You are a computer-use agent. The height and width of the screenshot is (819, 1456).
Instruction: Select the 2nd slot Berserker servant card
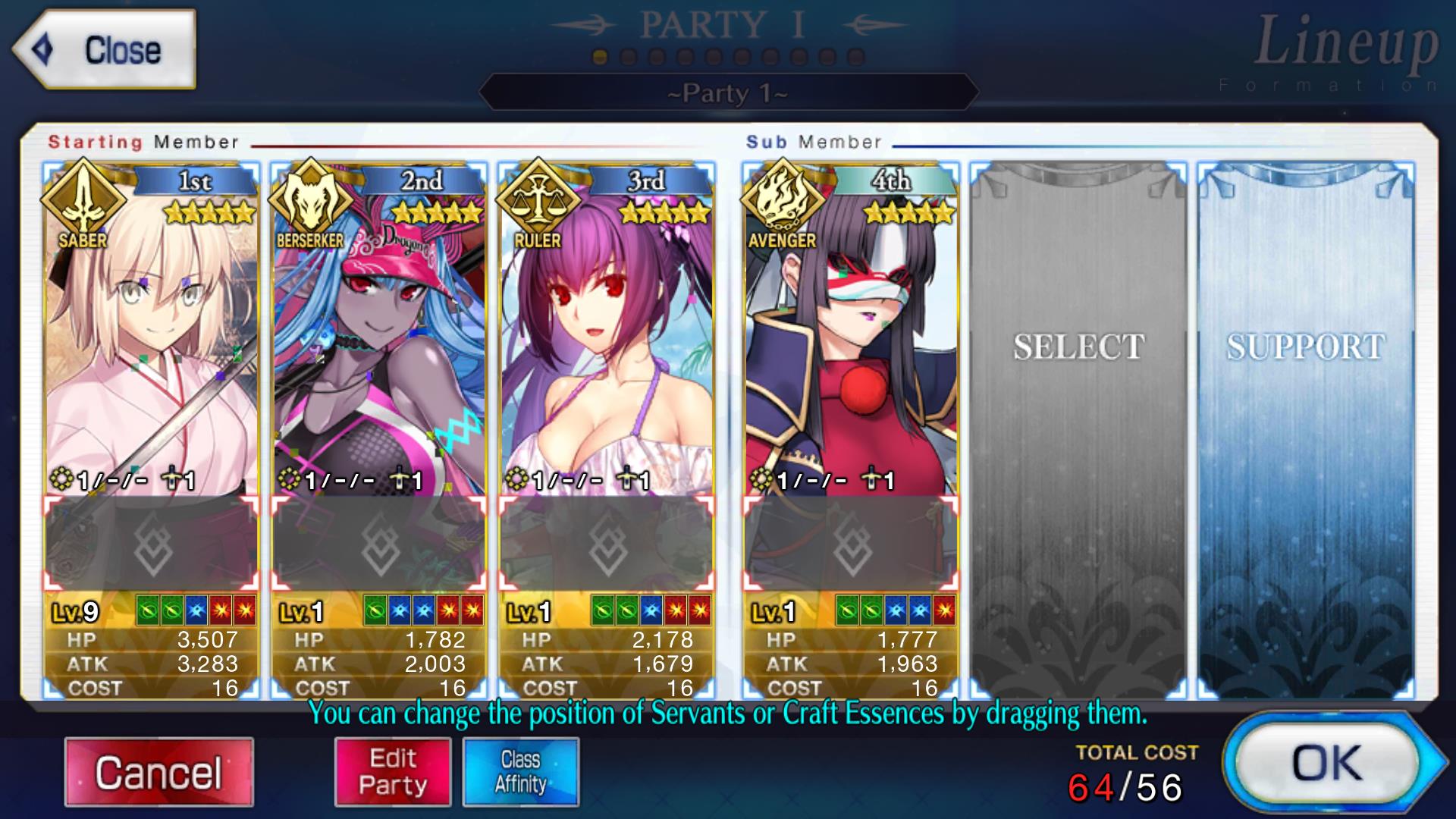pos(378,341)
